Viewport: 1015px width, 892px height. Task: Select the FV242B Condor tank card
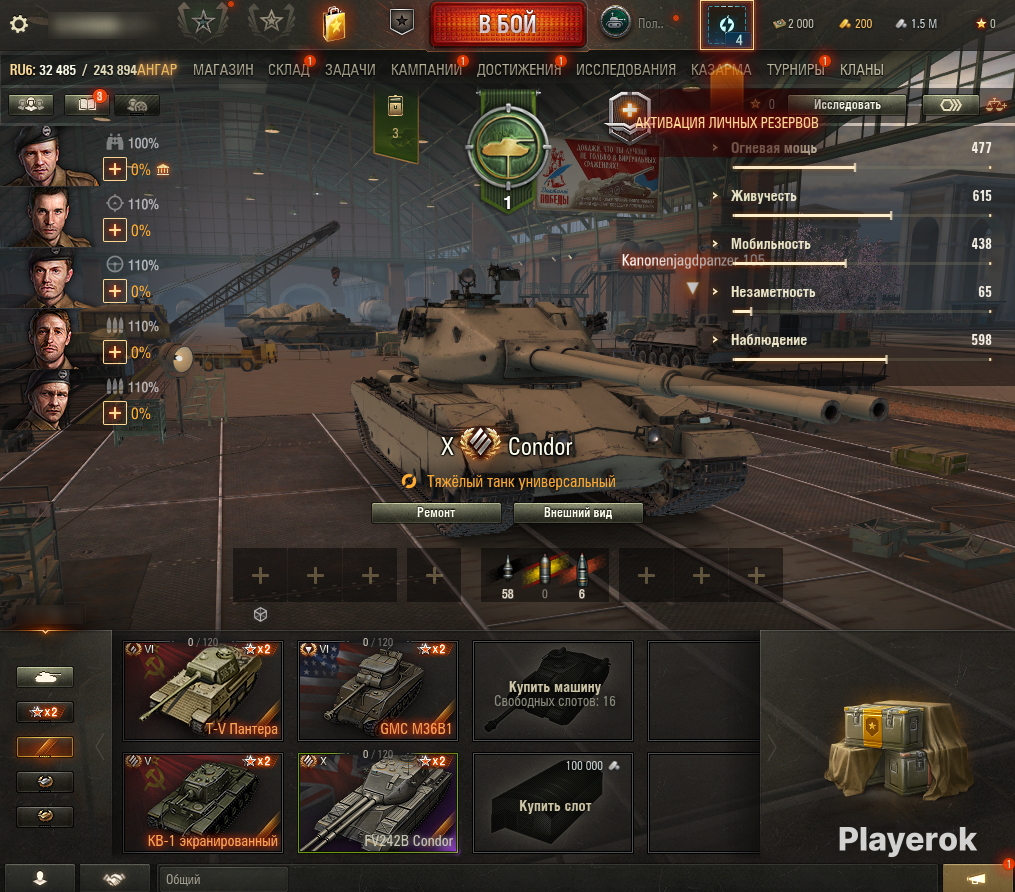pyautogui.click(x=378, y=801)
